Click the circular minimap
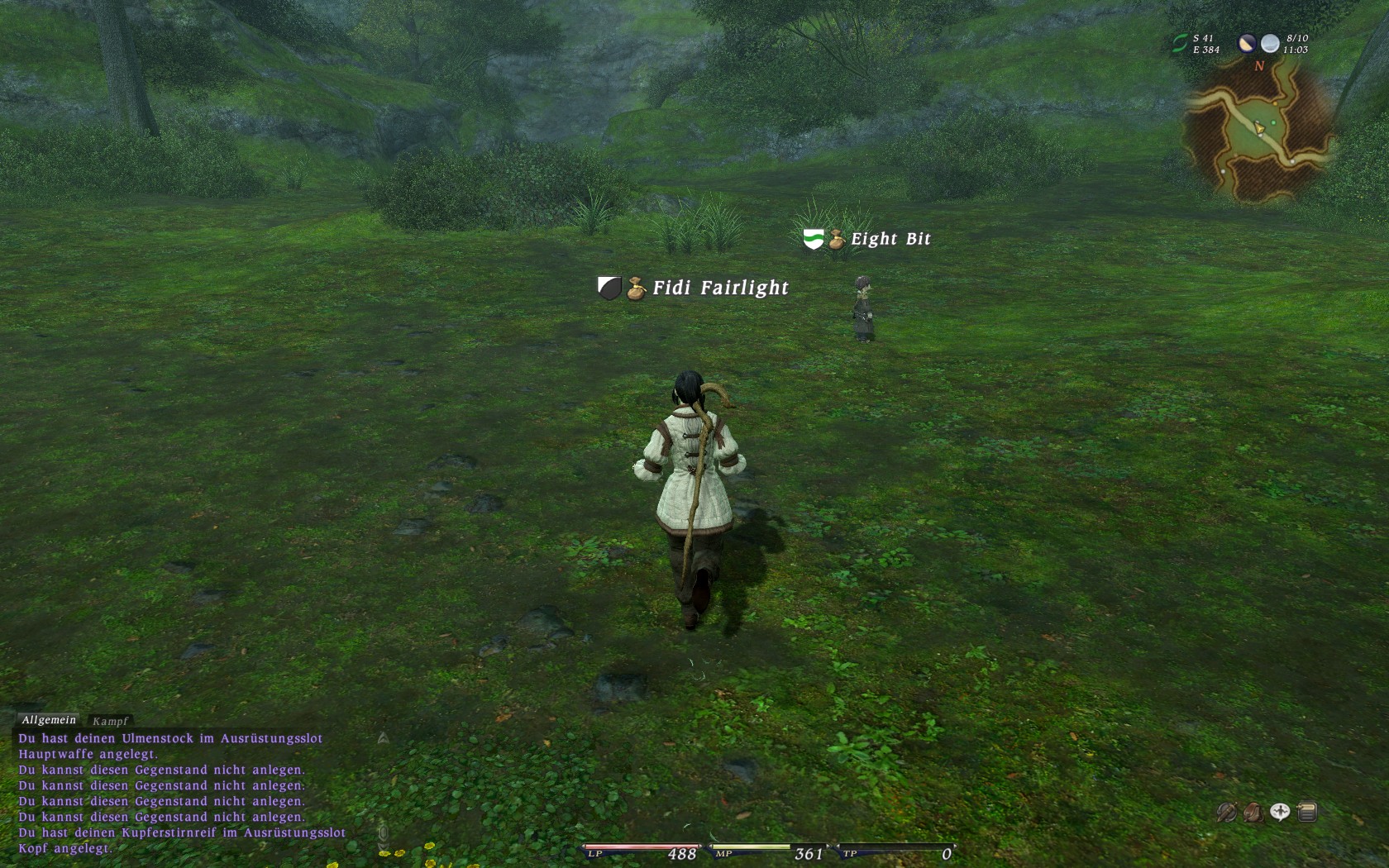The width and height of the screenshot is (1389, 868). tap(1257, 132)
